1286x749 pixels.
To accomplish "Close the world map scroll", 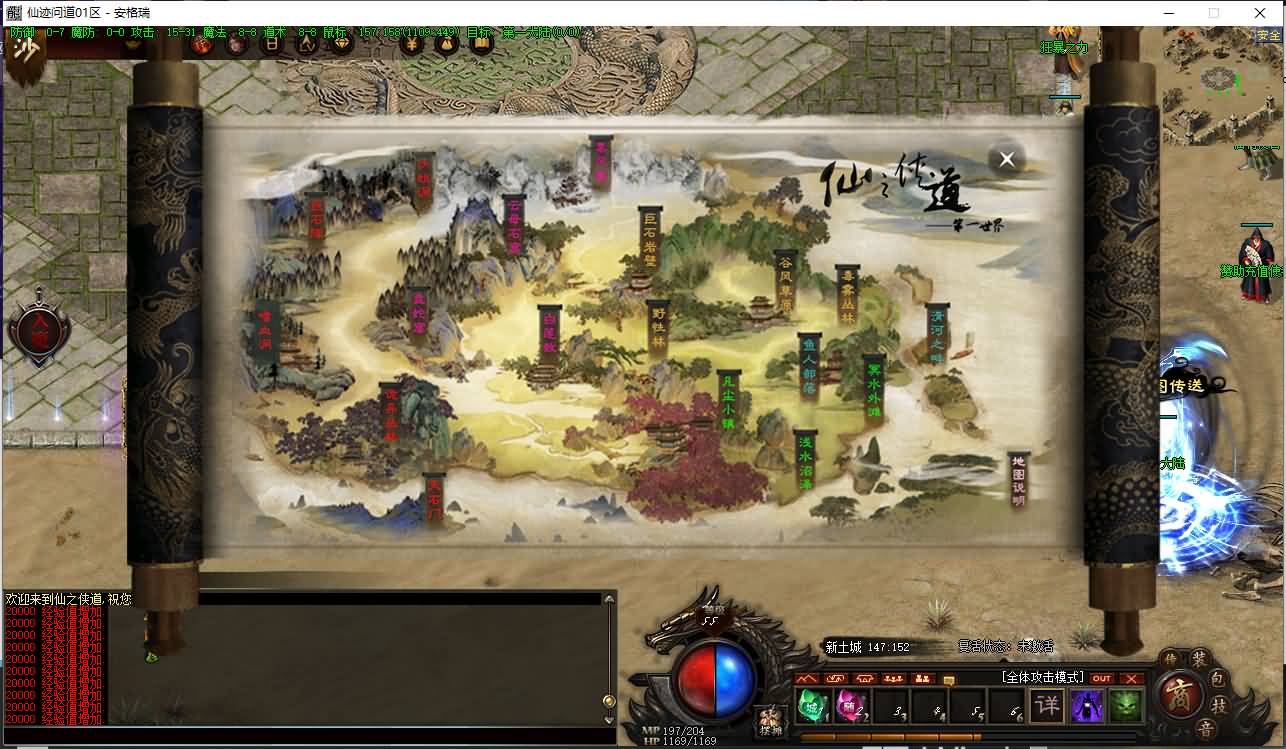I will point(1007,159).
